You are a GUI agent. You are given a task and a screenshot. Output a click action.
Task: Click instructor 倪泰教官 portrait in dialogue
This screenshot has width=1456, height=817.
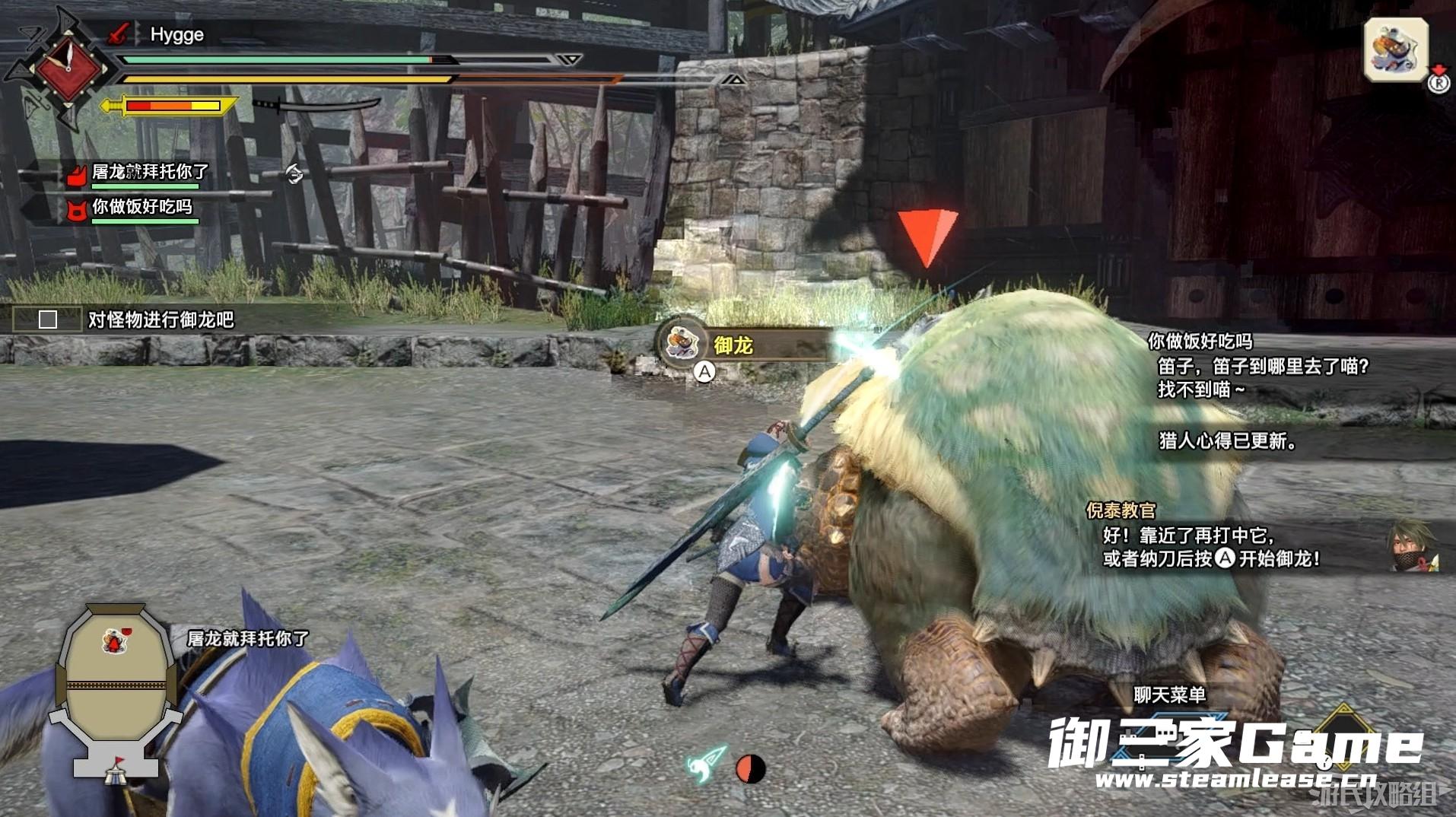pos(1413,545)
